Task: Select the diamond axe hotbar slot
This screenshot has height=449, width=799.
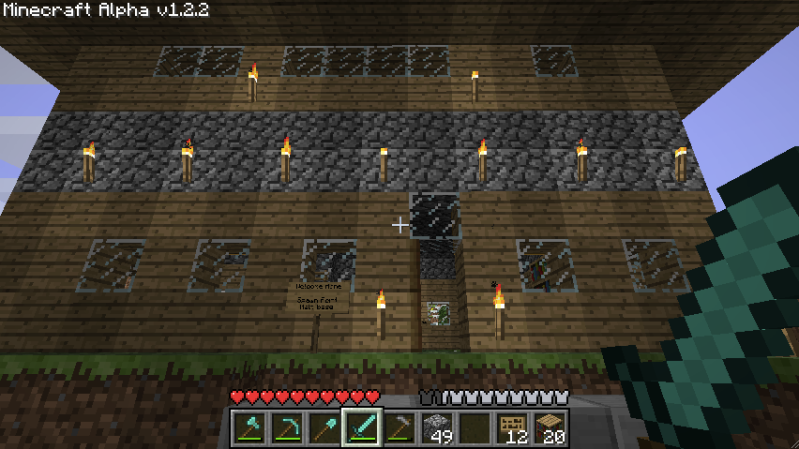Action: [x=250, y=427]
